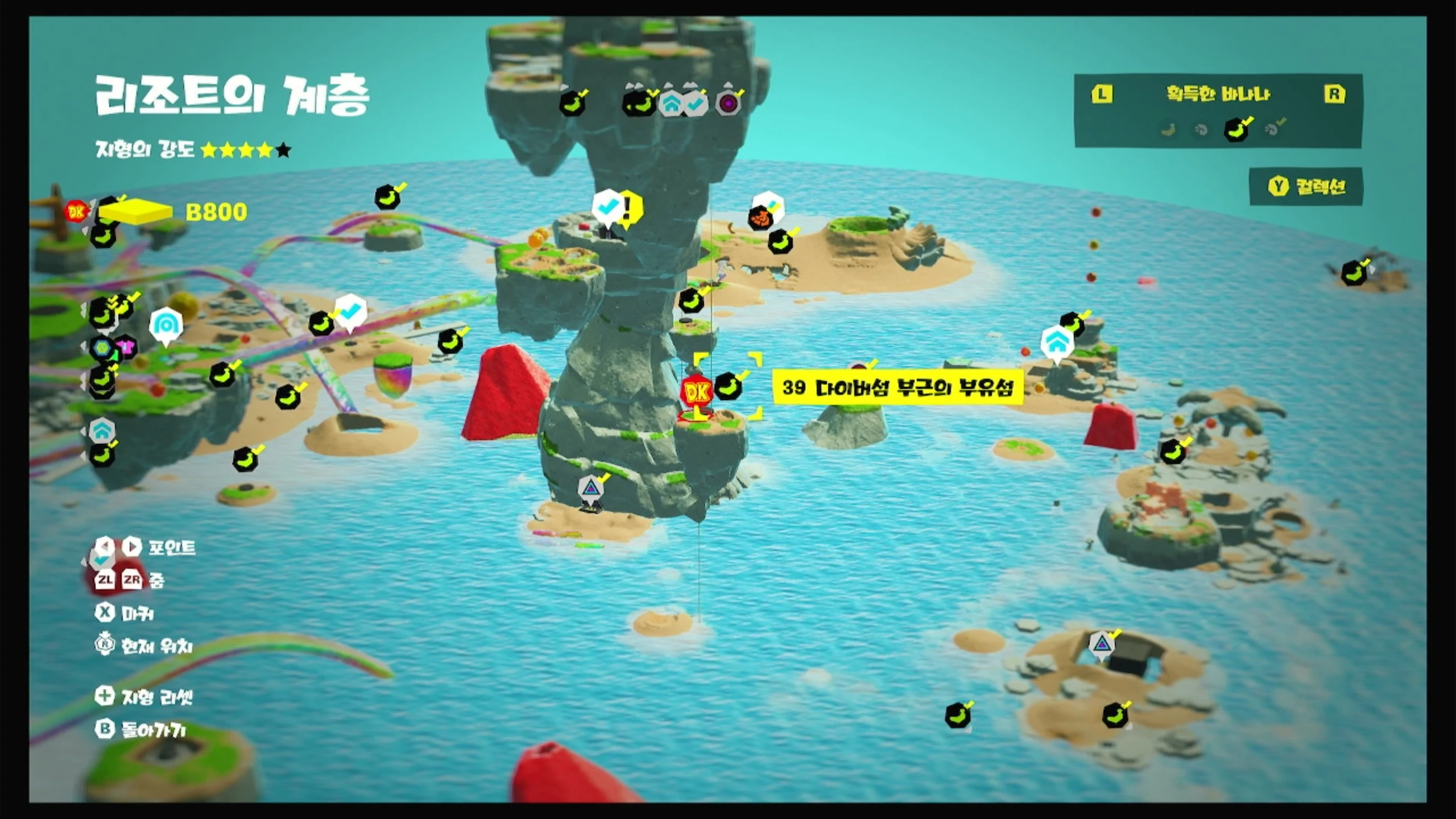Switch the filter to uncollected fossils

tap(1201, 130)
